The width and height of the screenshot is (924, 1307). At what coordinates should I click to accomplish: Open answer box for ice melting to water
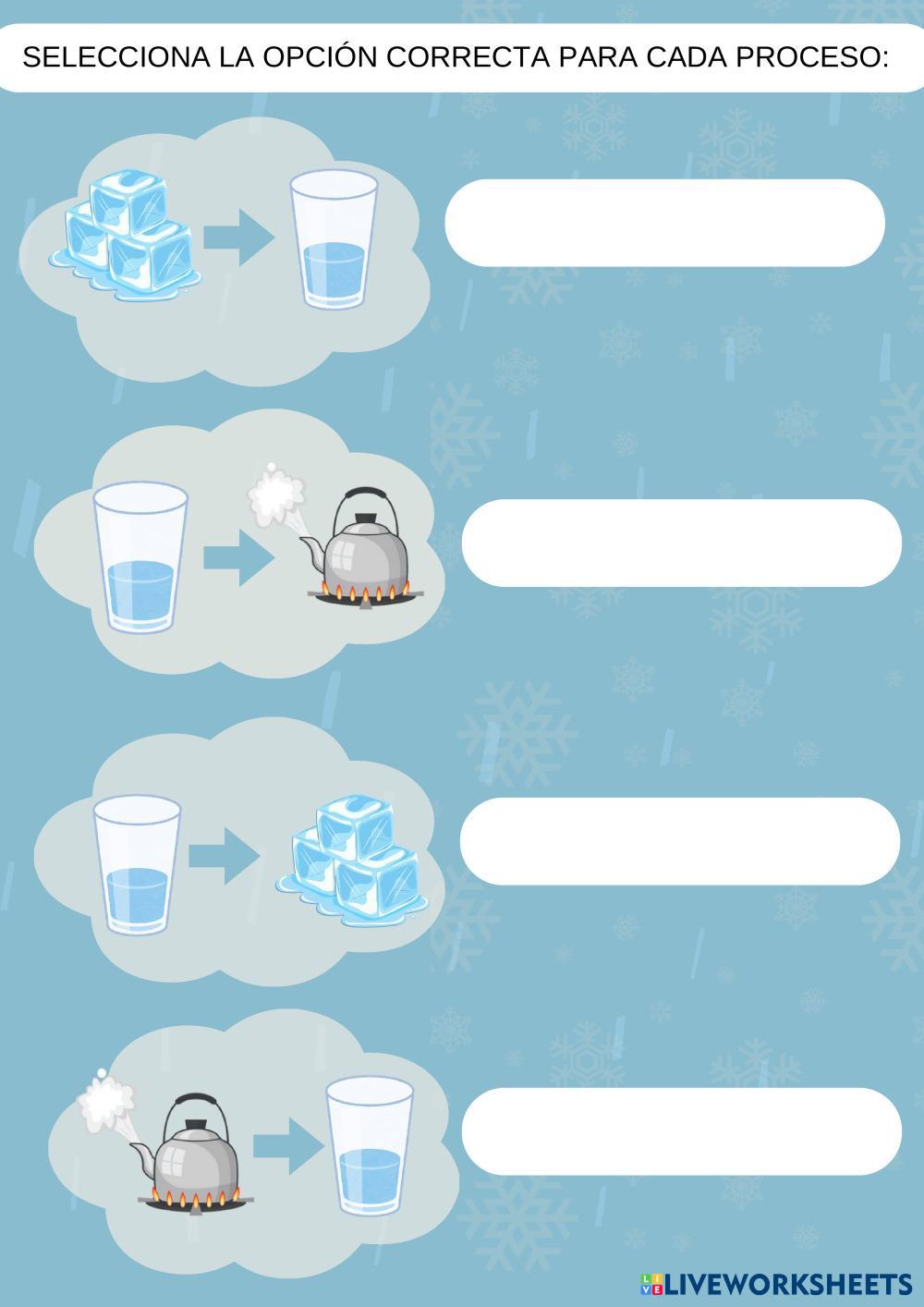[664, 223]
